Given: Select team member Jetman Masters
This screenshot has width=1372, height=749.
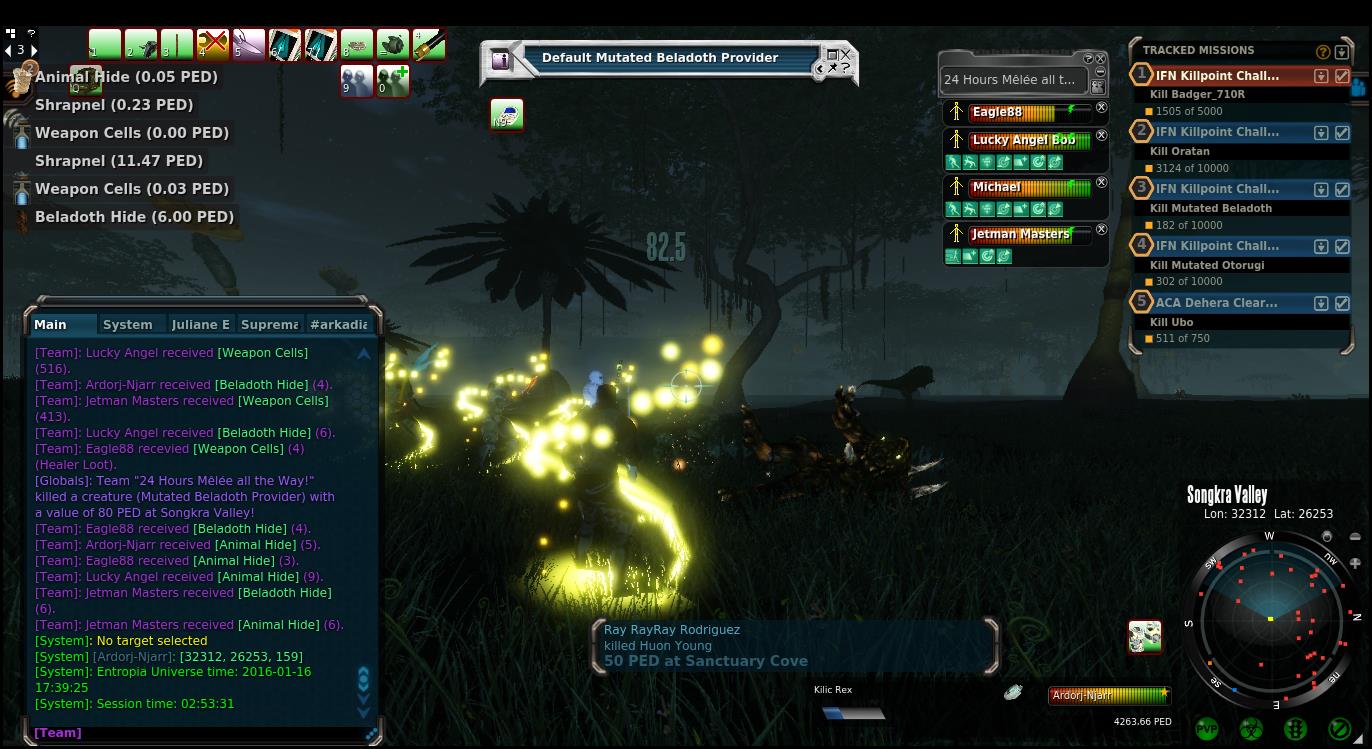Looking at the screenshot, I should (1021, 234).
